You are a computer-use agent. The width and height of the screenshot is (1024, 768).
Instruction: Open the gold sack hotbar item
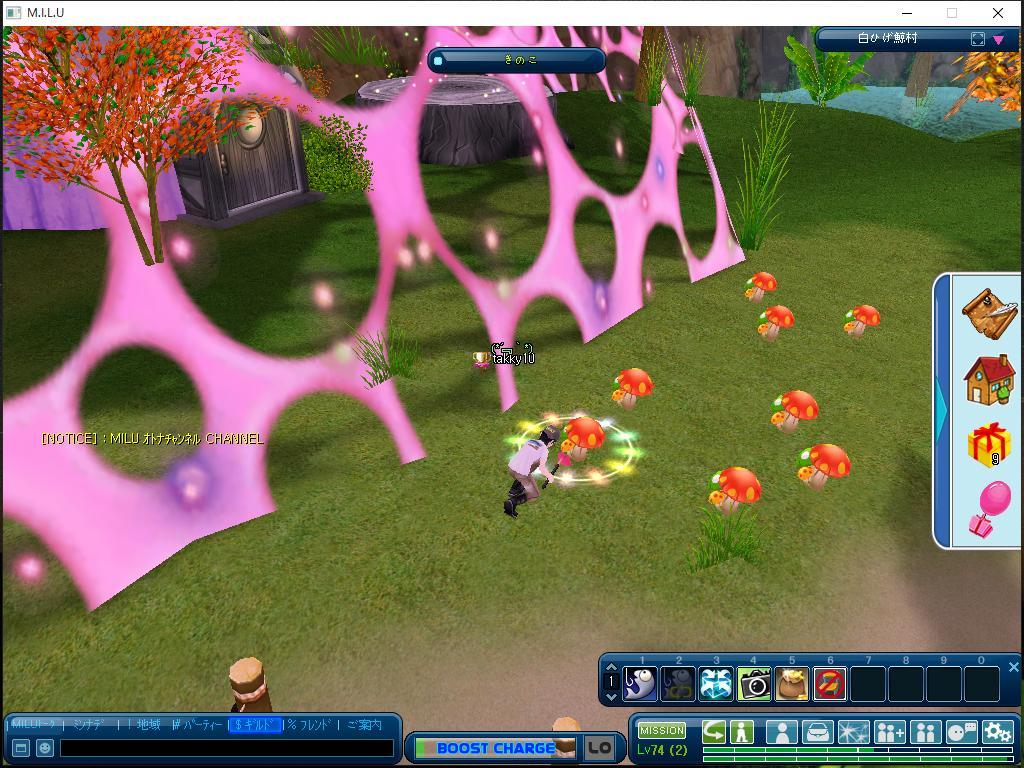pyautogui.click(x=792, y=684)
